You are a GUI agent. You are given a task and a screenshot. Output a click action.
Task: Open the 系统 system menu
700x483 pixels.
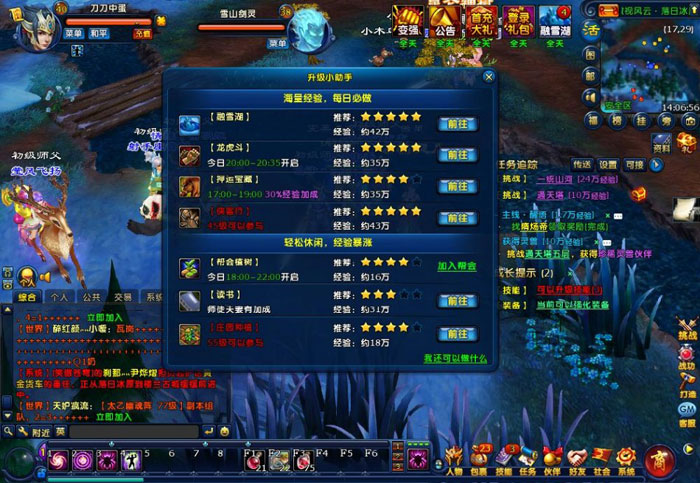626,461
